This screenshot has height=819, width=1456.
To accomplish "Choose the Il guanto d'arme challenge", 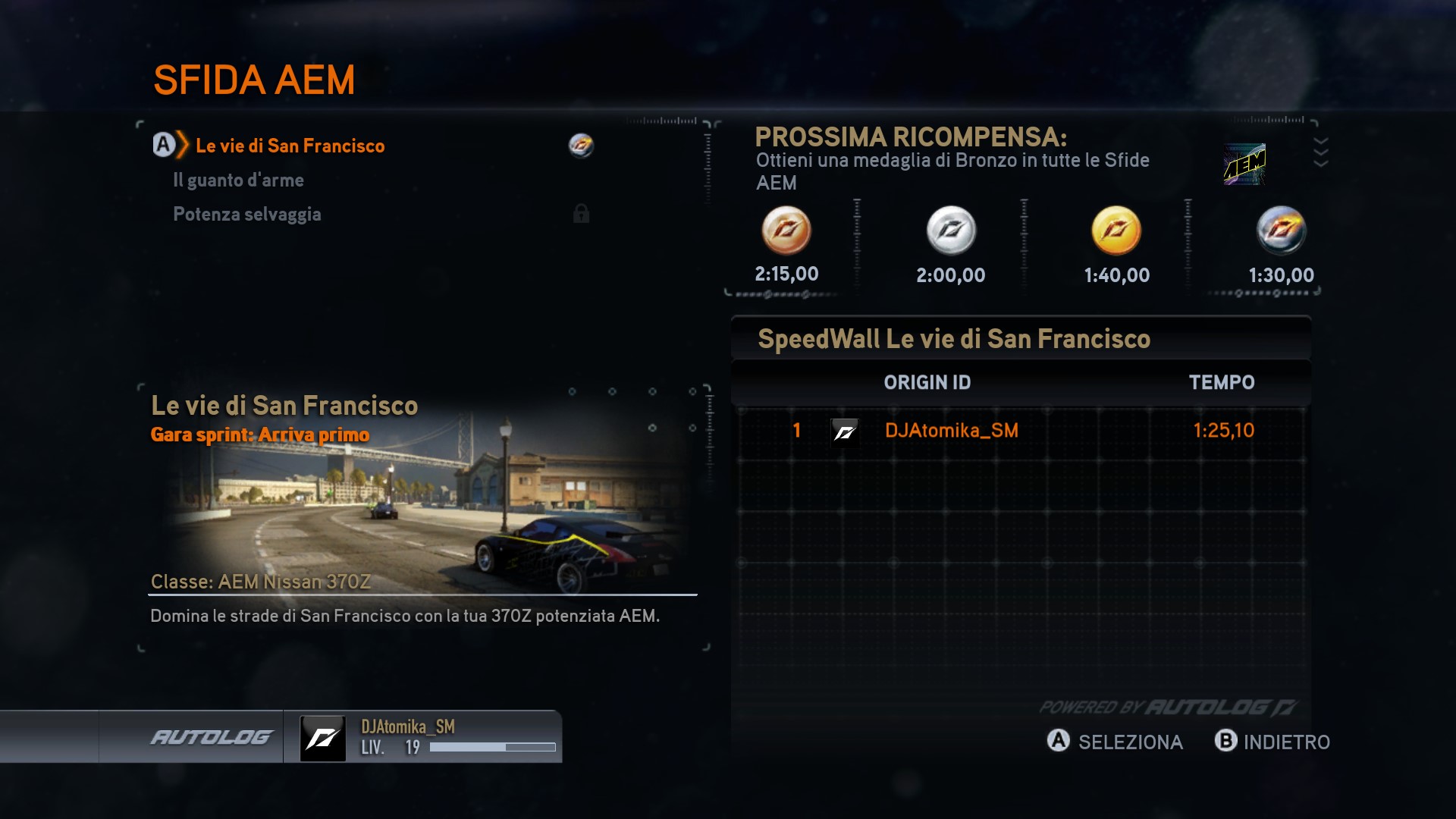I will coord(238,180).
